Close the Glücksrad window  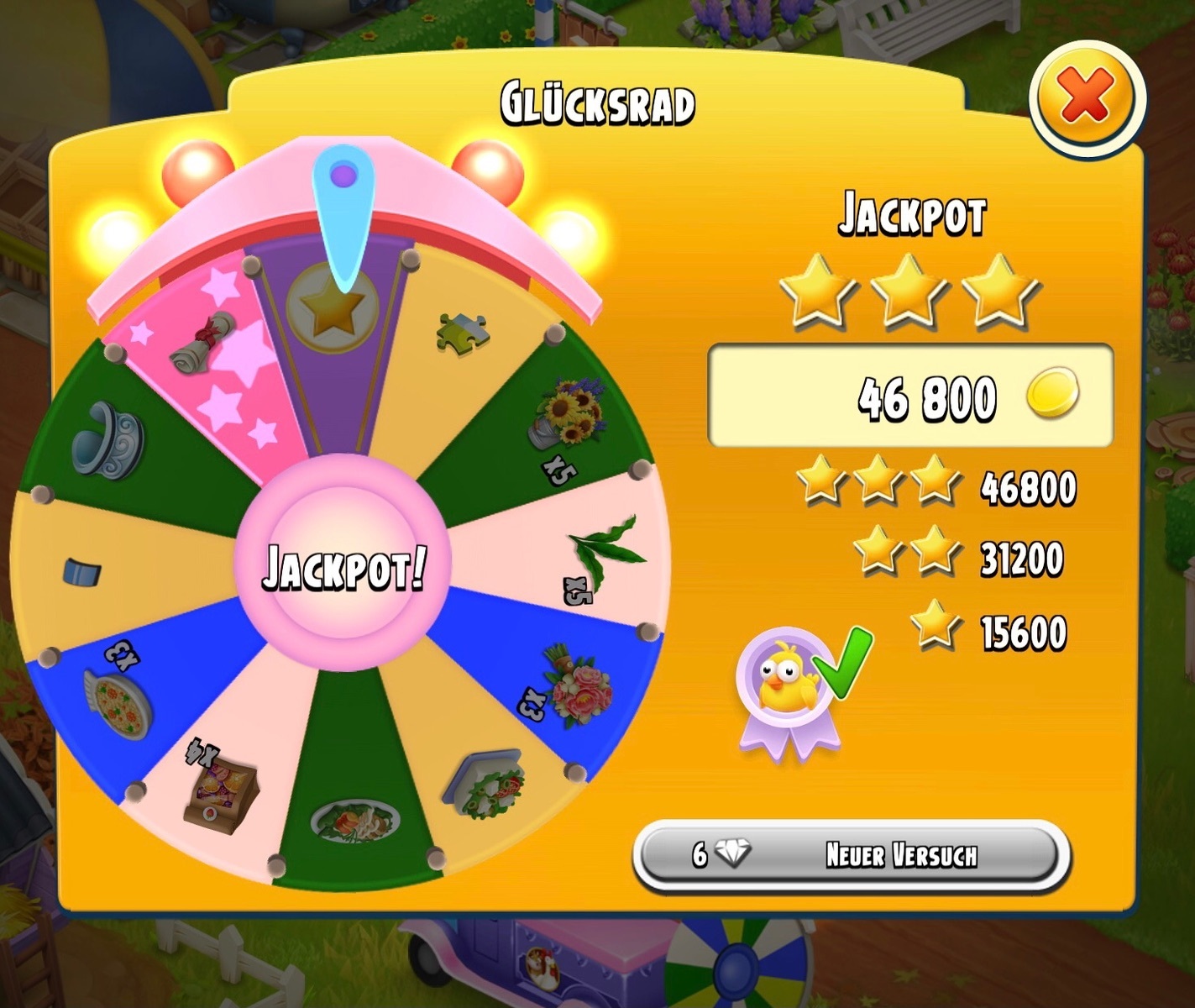1087,97
